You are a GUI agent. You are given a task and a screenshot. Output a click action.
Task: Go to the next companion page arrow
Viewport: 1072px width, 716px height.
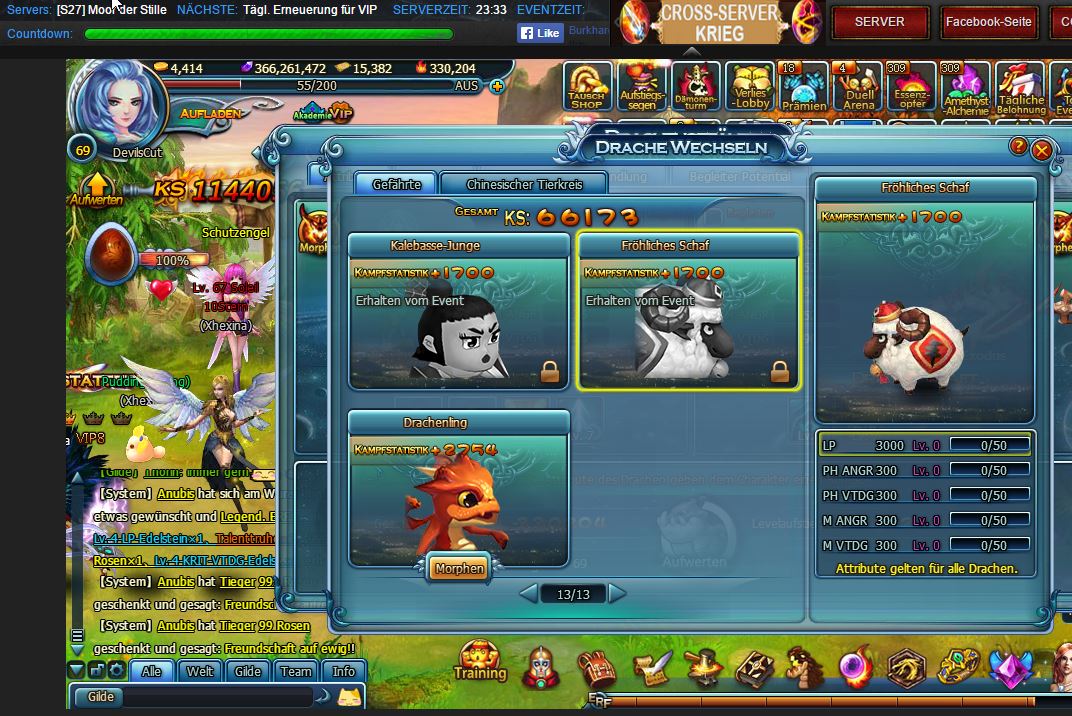pyautogui.click(x=617, y=594)
